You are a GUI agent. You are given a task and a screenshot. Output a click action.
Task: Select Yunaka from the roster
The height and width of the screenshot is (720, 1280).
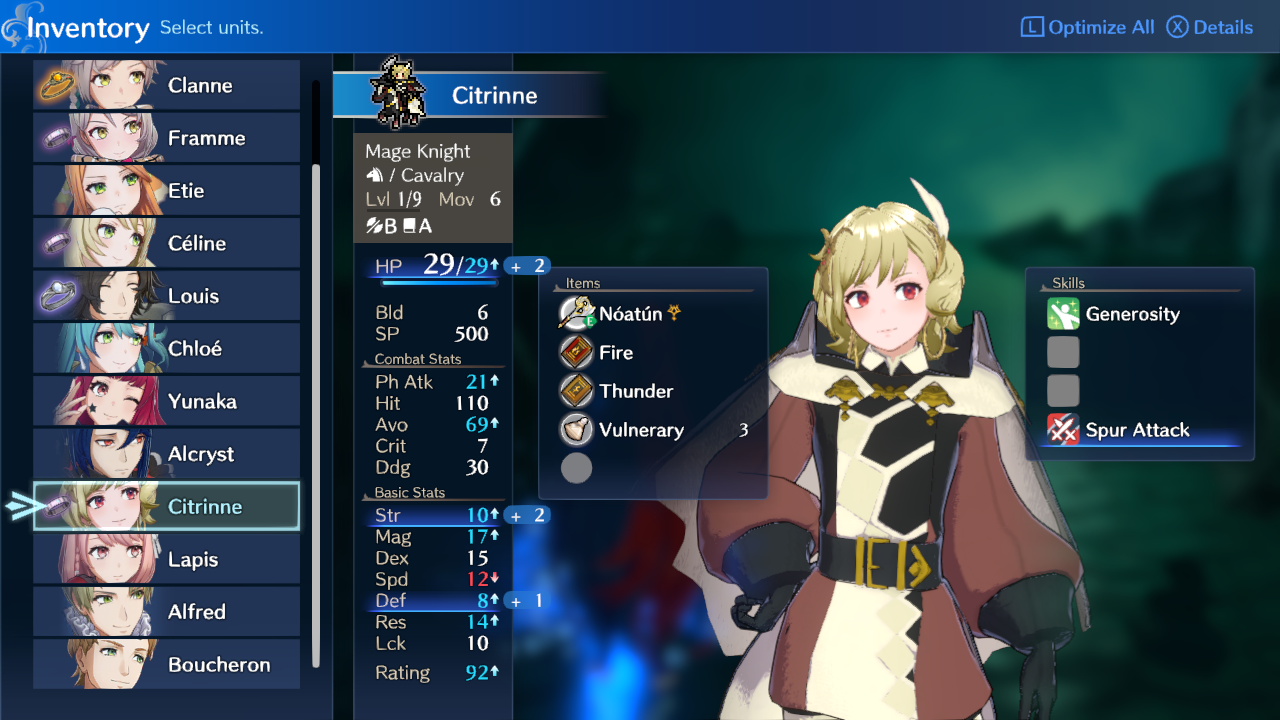pyautogui.click(x=167, y=401)
